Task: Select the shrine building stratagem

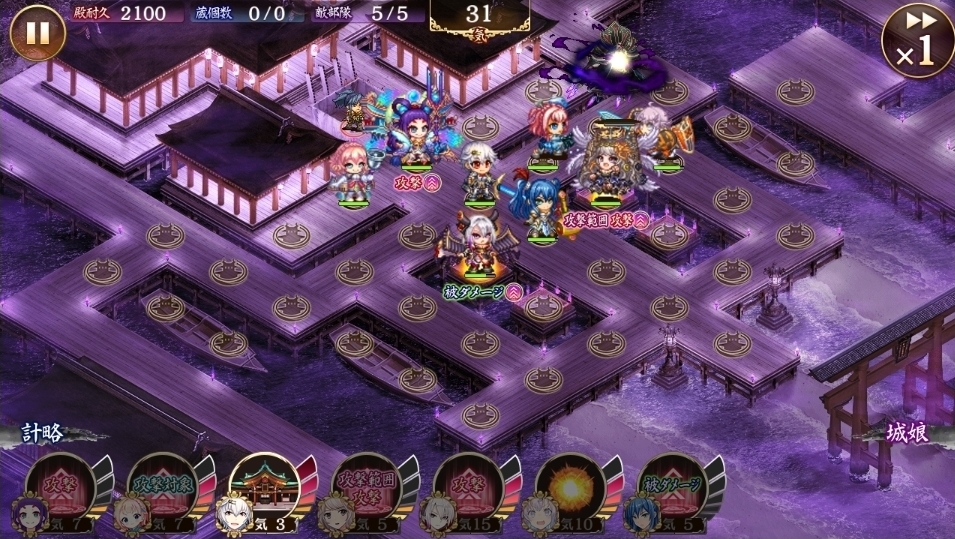Action: point(265,490)
